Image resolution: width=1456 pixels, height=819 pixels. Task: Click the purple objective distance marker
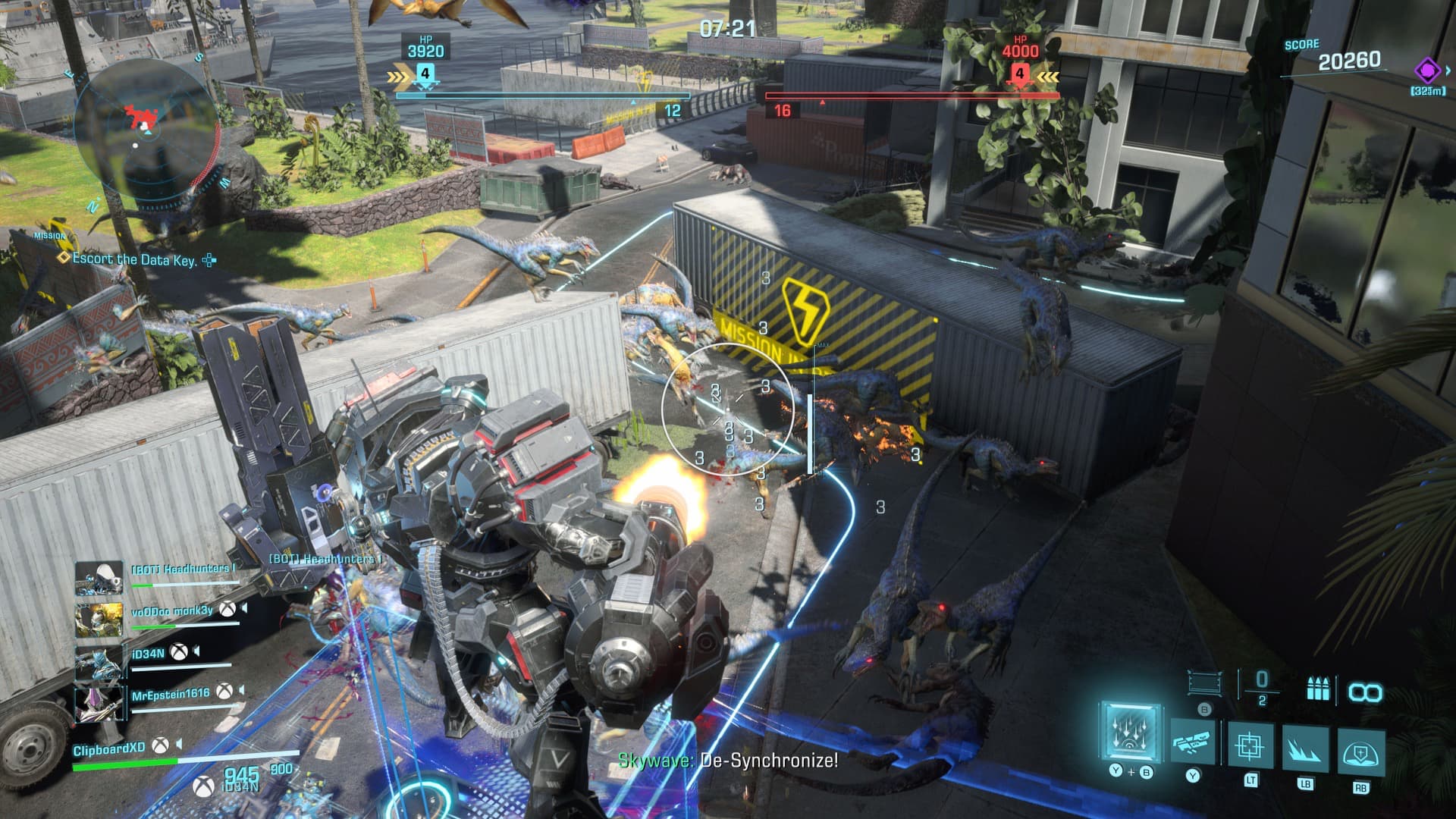[1427, 72]
